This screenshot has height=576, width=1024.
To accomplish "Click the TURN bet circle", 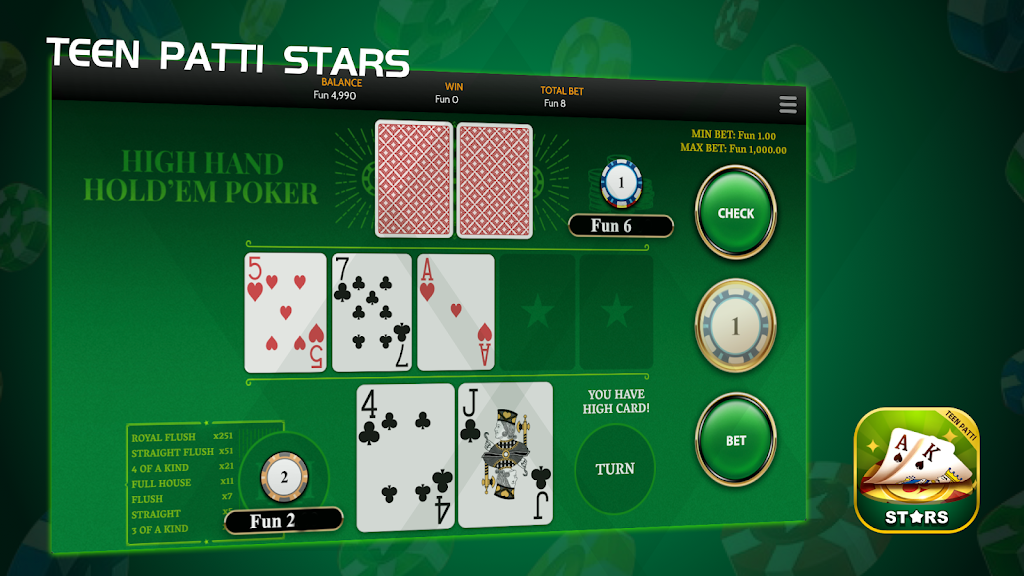I will (615, 468).
